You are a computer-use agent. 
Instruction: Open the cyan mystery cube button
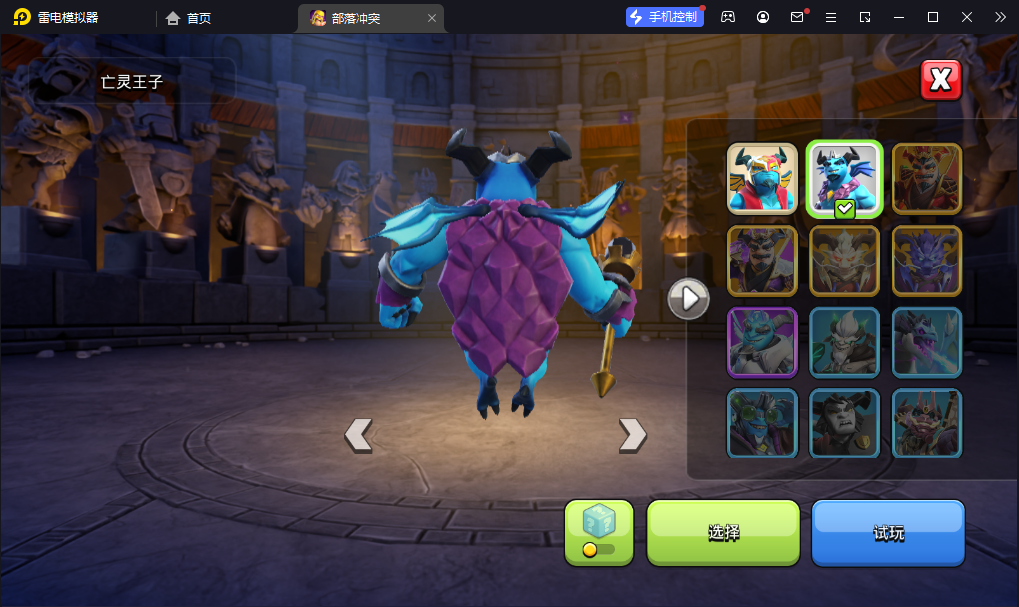599,532
